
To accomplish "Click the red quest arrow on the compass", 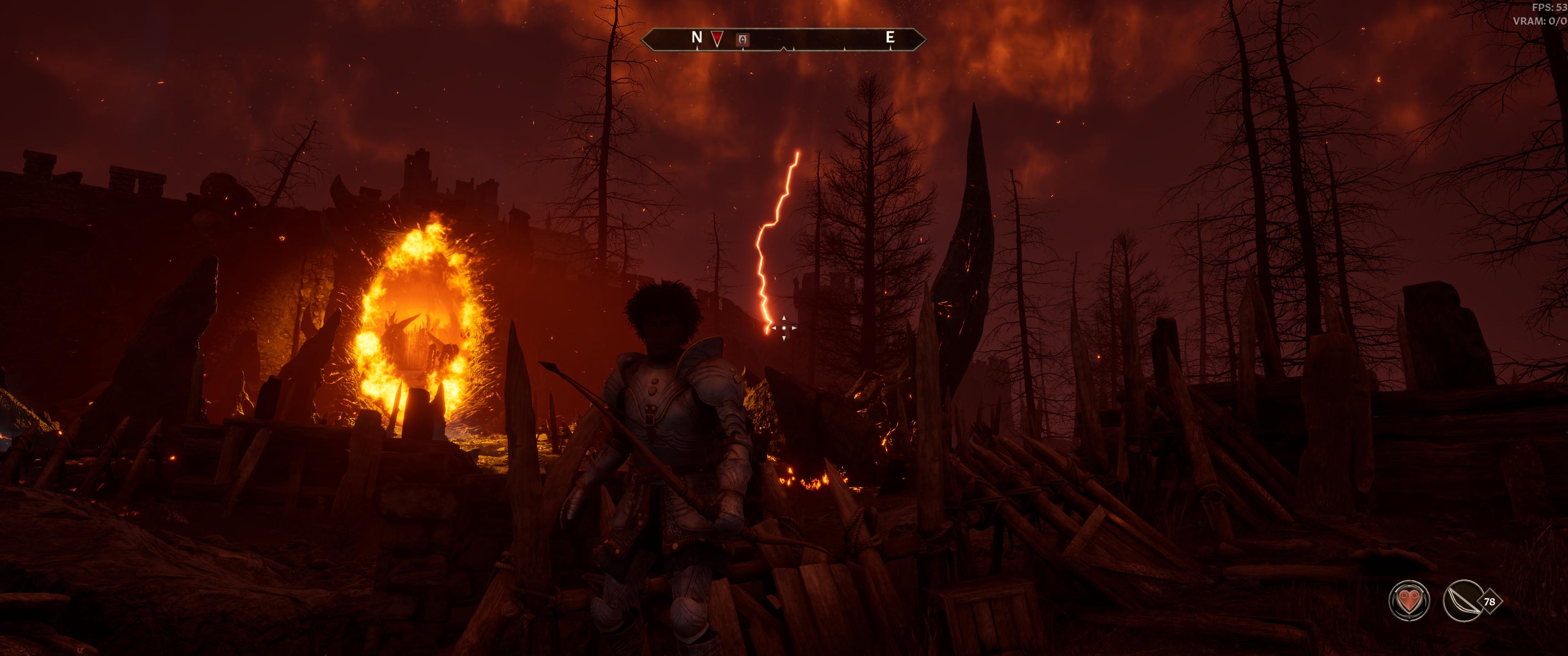I will pos(717,40).
